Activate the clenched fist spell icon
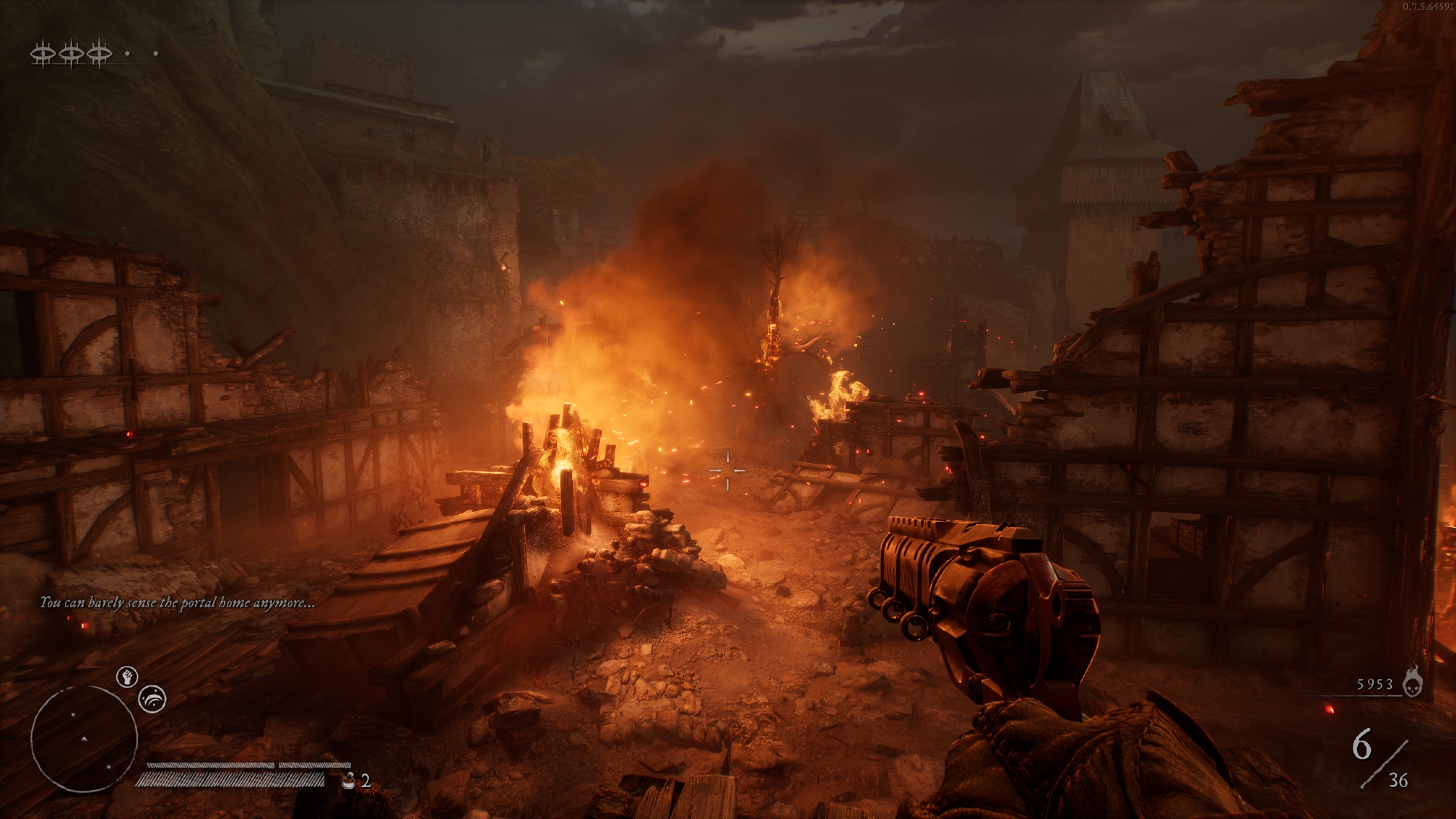This screenshot has width=1456, height=819. tap(127, 677)
